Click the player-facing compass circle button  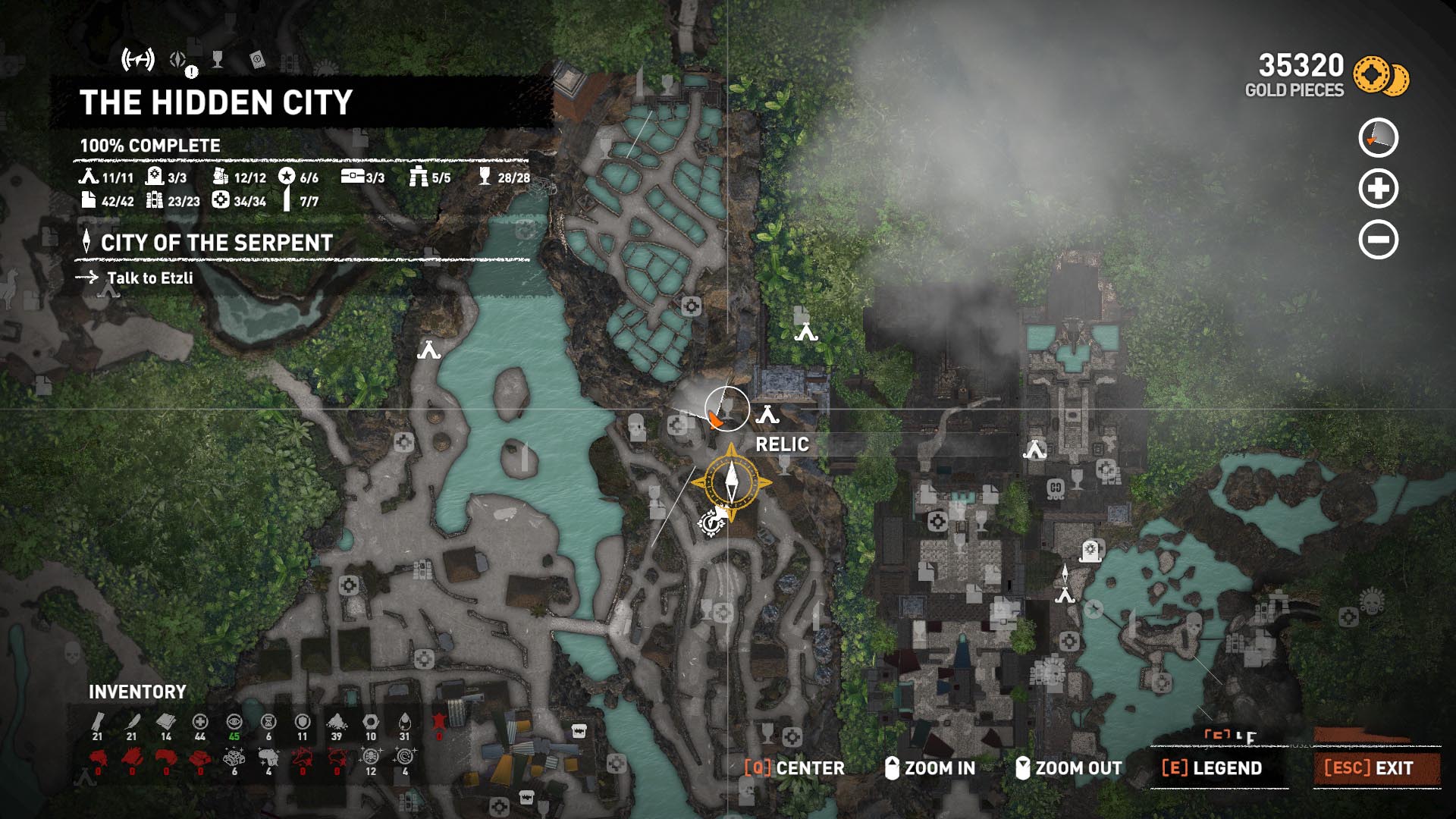(x=1378, y=138)
